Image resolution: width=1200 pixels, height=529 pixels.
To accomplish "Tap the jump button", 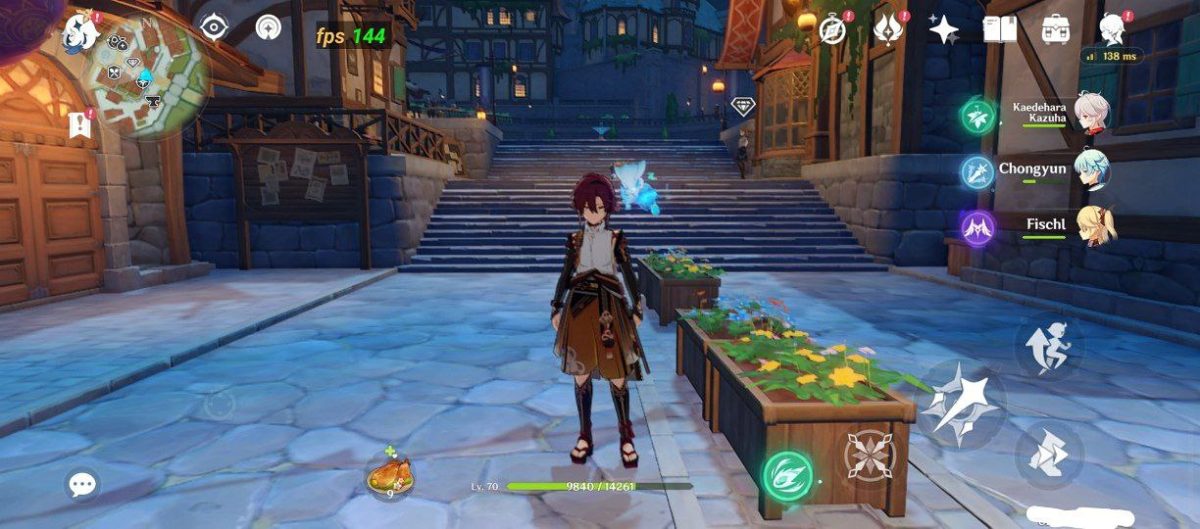I will pos(1048,346).
